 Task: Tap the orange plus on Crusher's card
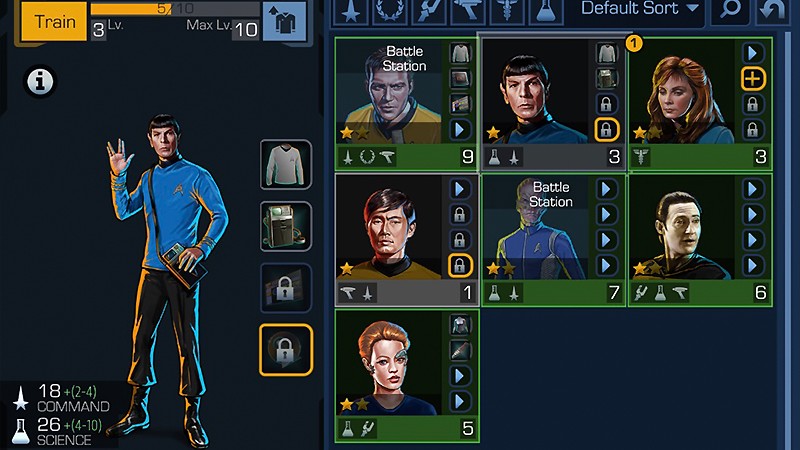coord(753,77)
